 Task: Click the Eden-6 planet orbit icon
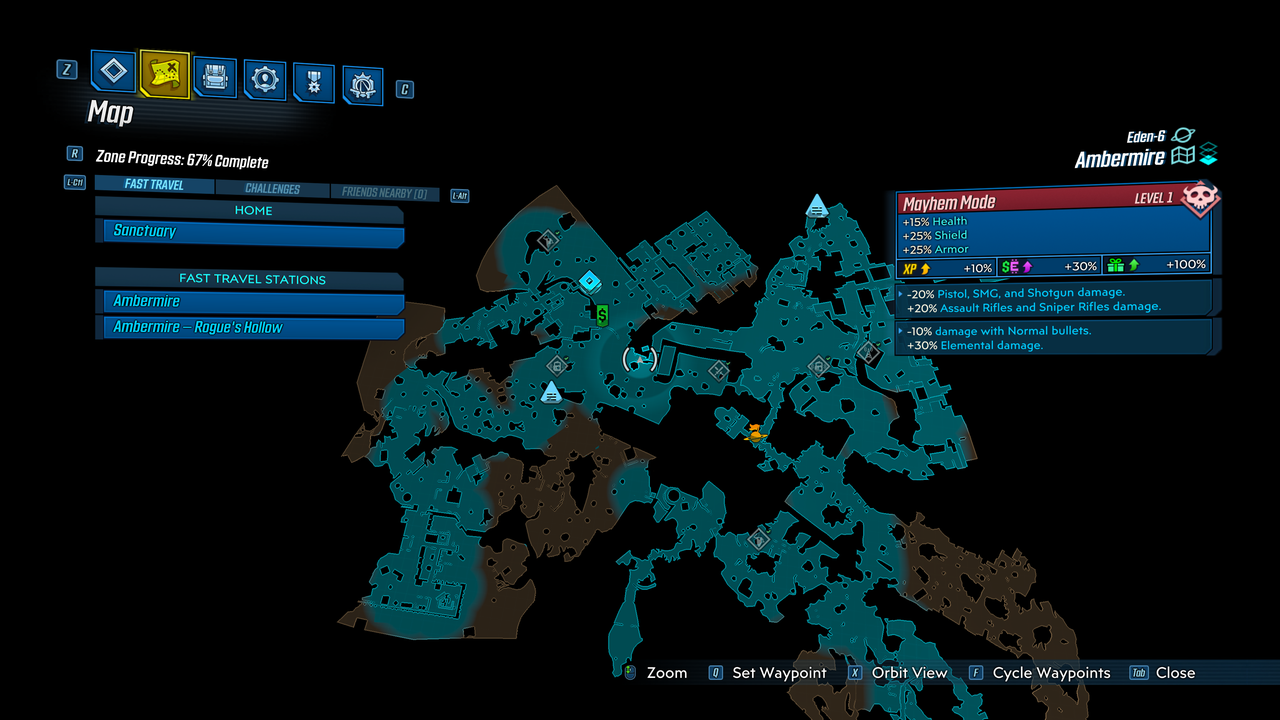point(1183,135)
